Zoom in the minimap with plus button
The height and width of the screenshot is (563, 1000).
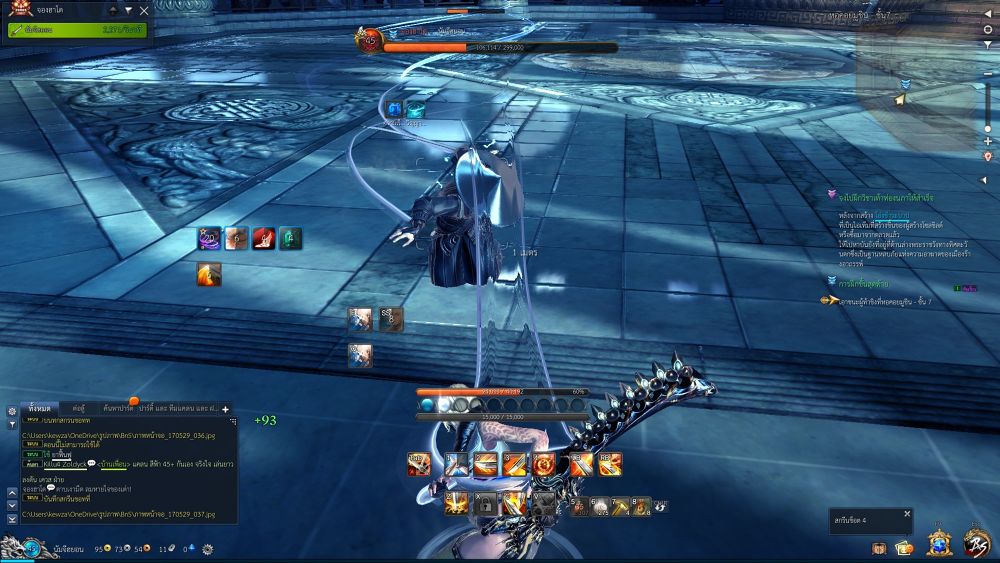(x=988, y=141)
